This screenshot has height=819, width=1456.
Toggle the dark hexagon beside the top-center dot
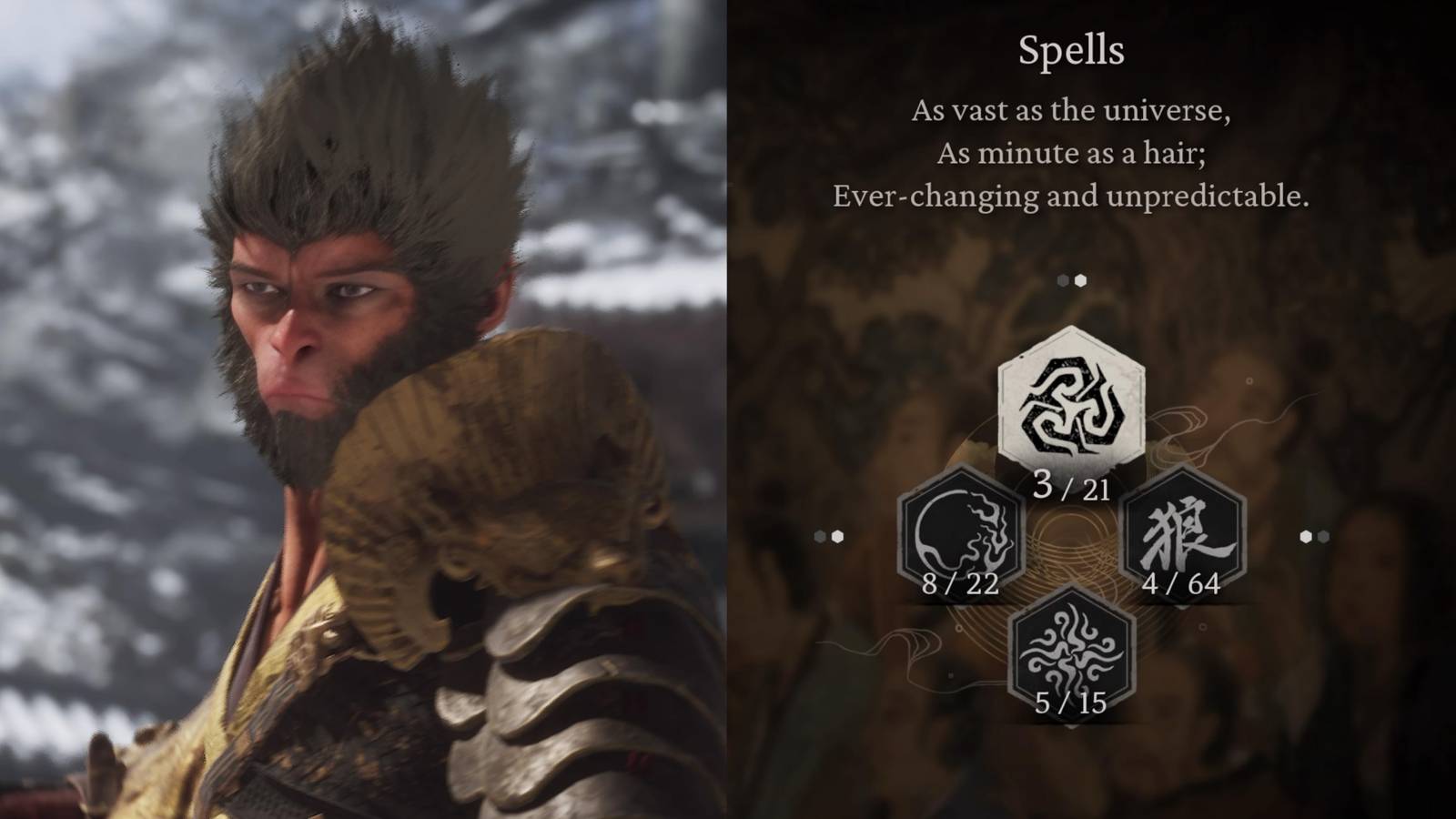(1061, 279)
